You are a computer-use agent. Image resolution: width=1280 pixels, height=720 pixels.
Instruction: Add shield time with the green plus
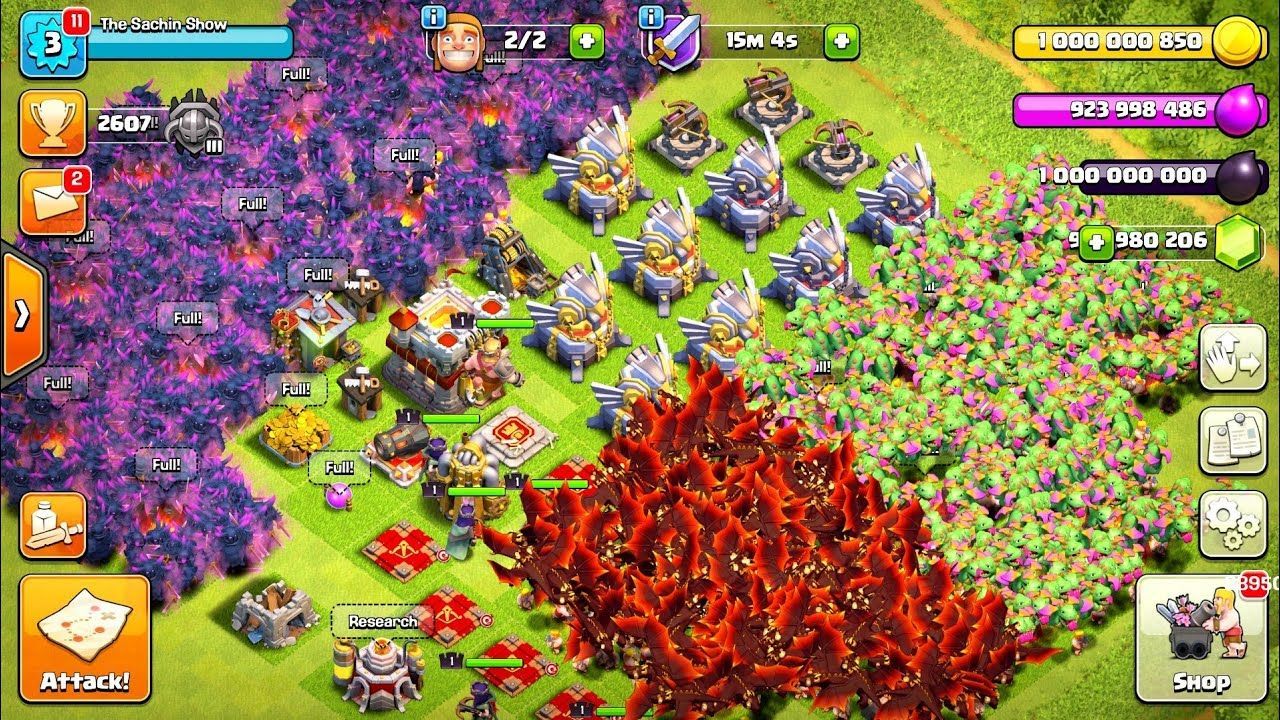pos(841,41)
